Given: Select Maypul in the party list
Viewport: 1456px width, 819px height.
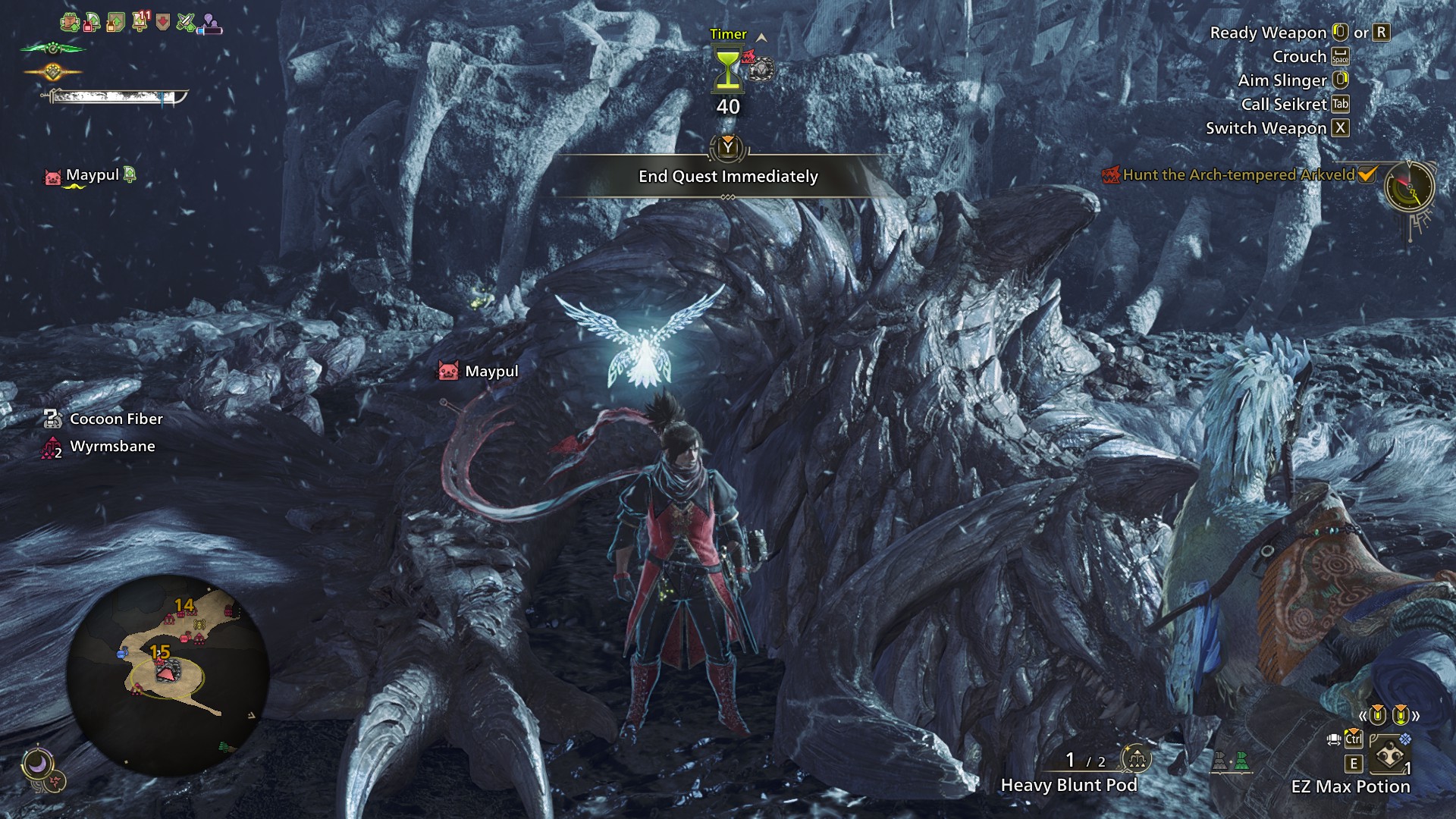Looking at the screenshot, I should (x=92, y=175).
